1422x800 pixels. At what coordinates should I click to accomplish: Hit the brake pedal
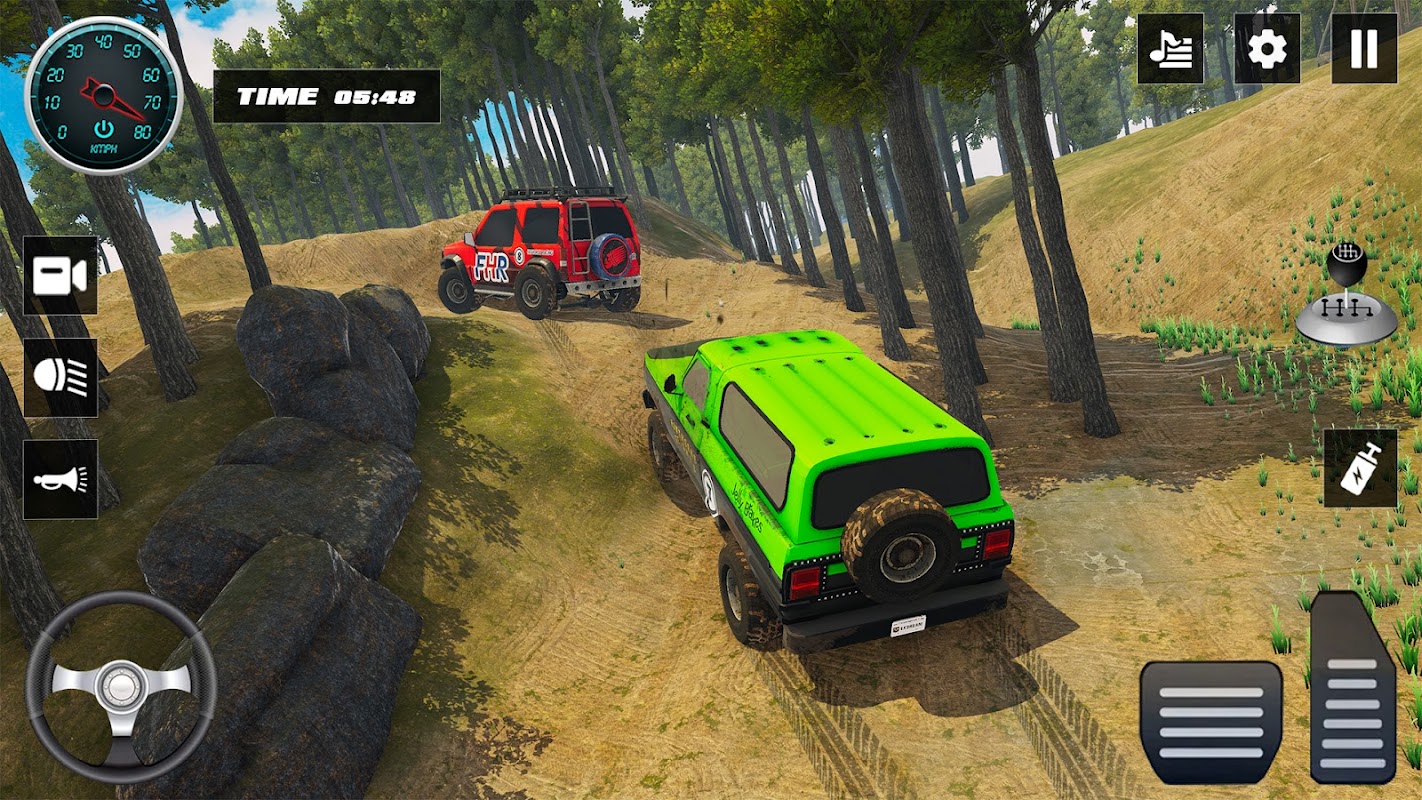click(x=1211, y=721)
